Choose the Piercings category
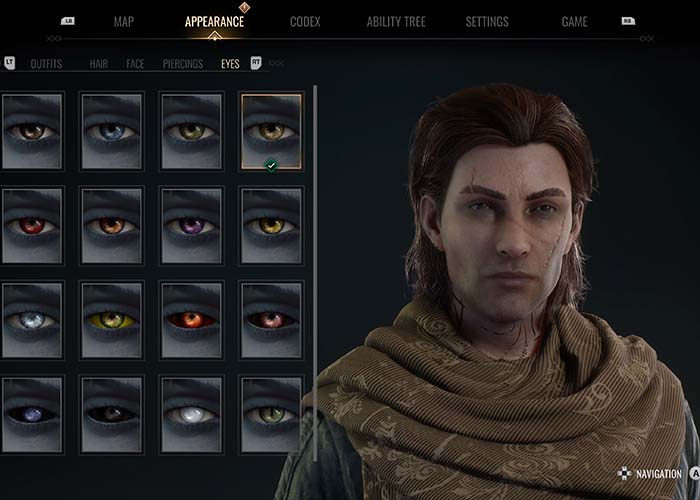700x500 pixels. pyautogui.click(x=183, y=64)
